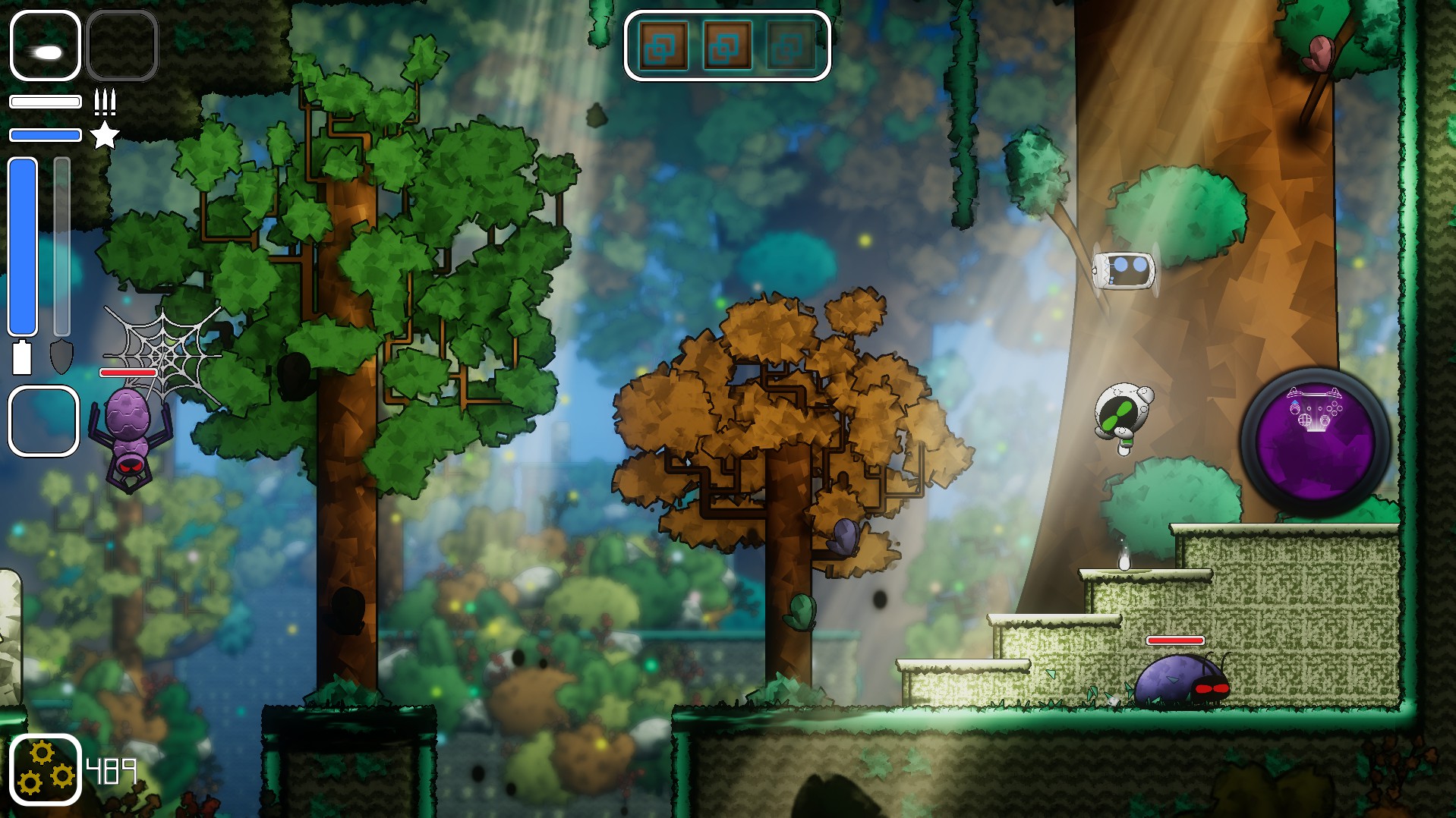The height and width of the screenshot is (818, 1456).
Task: Expand the top-center crate panel
Action: tap(726, 46)
